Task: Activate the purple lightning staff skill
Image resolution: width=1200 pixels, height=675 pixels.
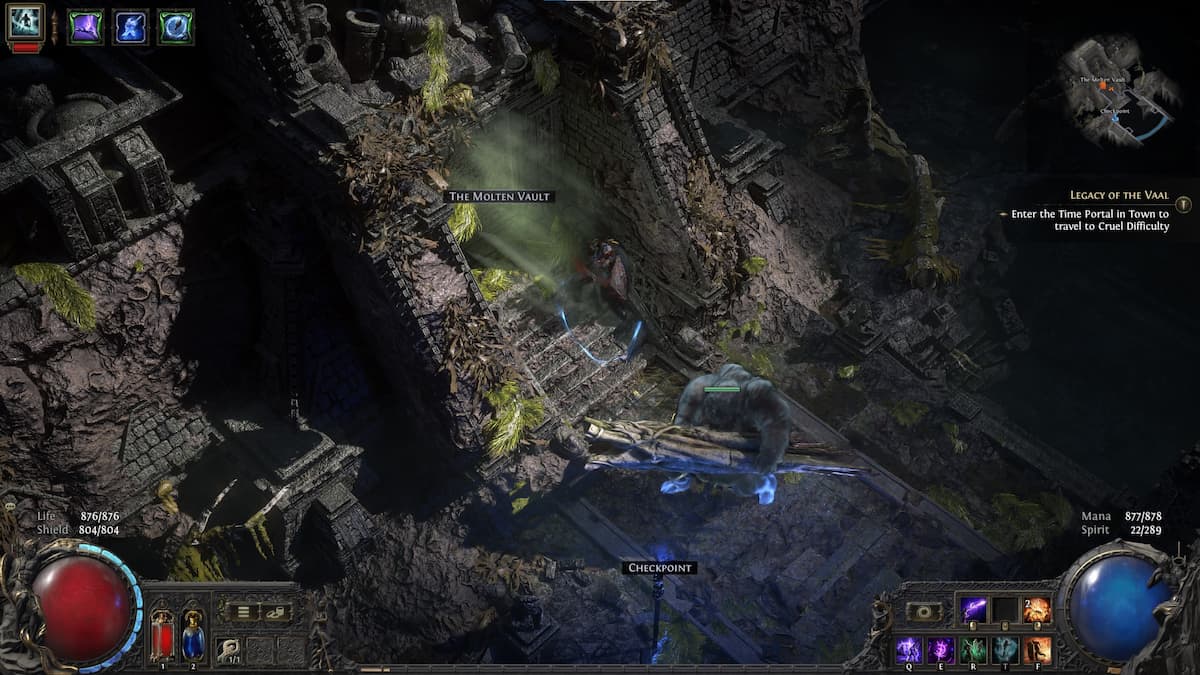Action: (x=974, y=609)
